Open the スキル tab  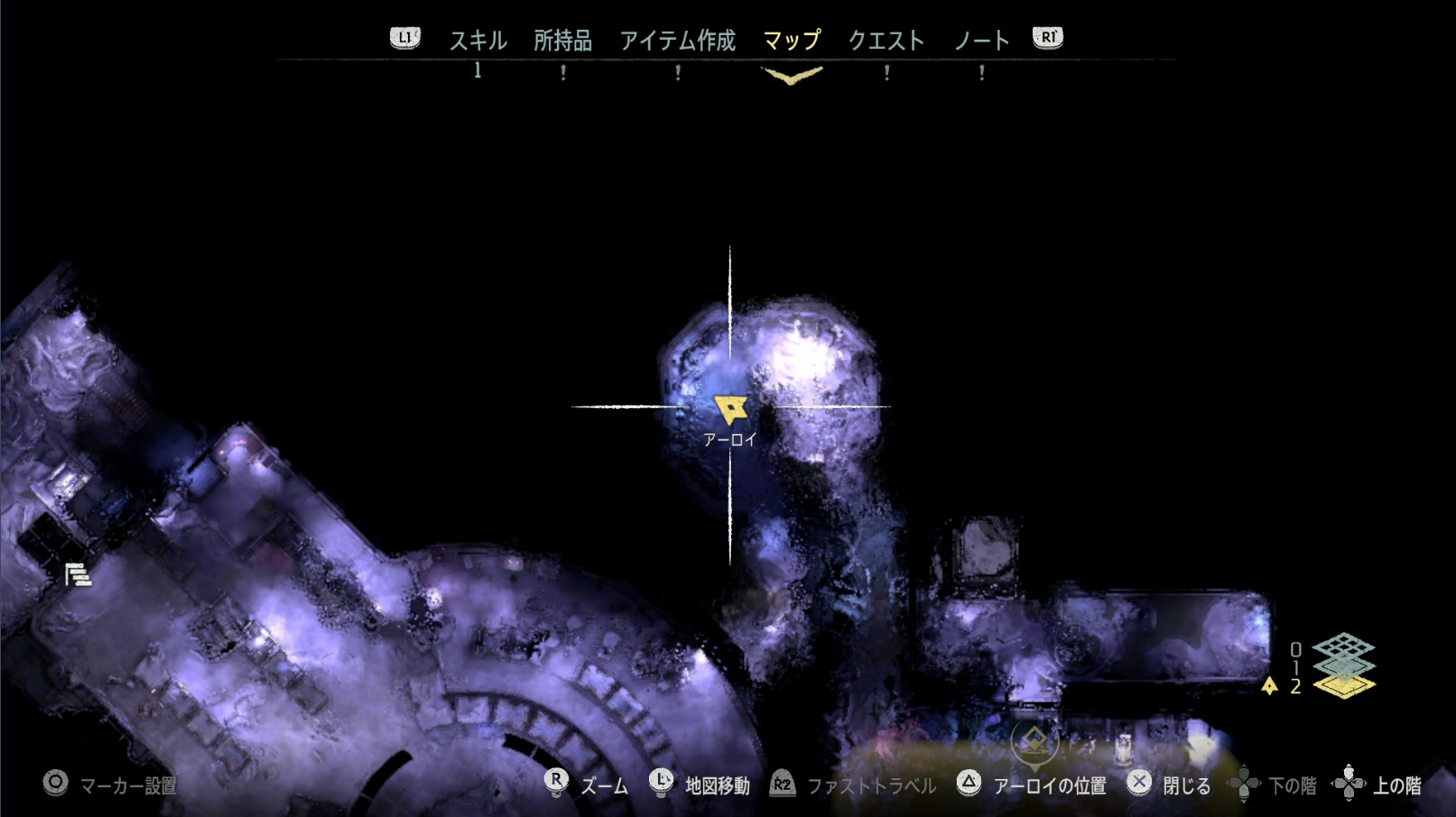(x=479, y=39)
